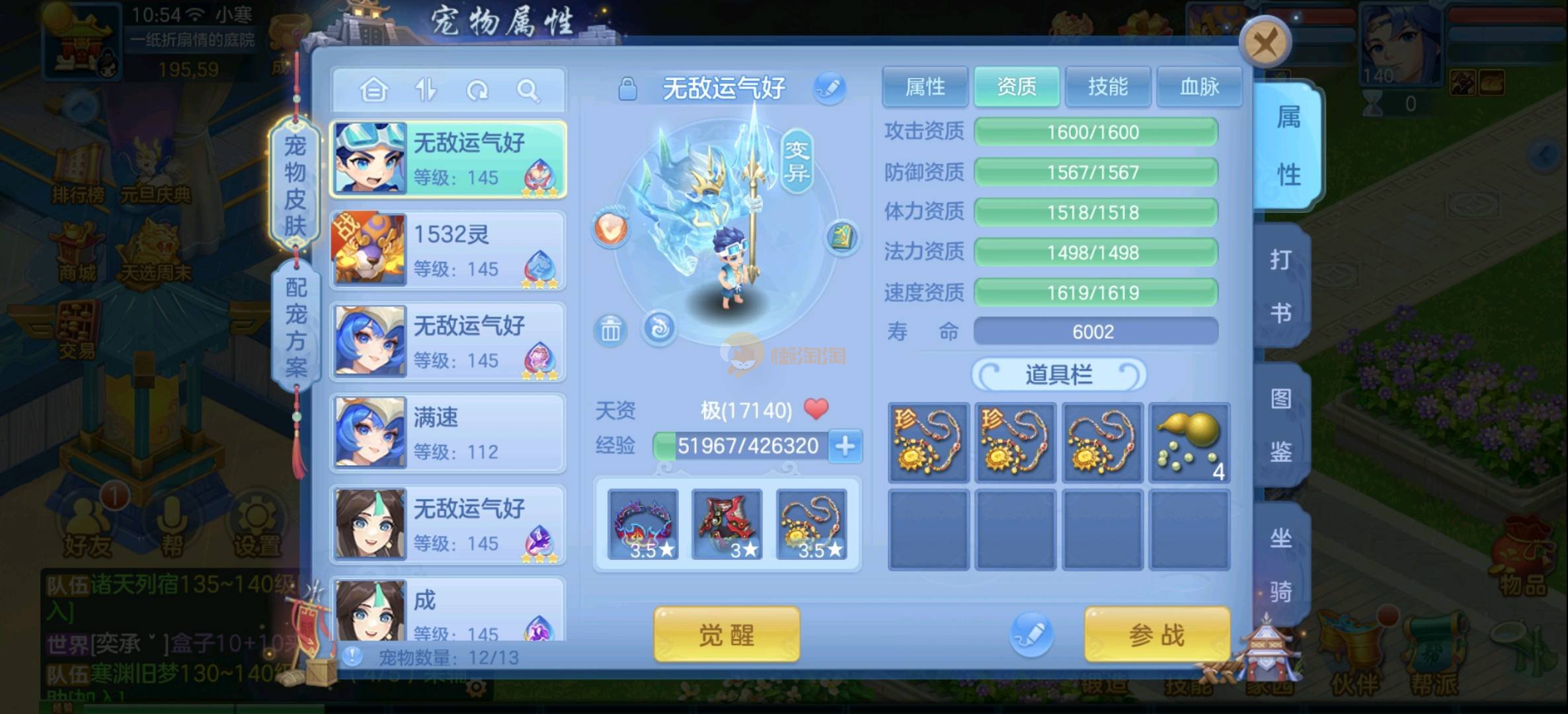This screenshot has height=714, width=1568.
Task: Select the golden gourd item slot
Action: 1189,442
